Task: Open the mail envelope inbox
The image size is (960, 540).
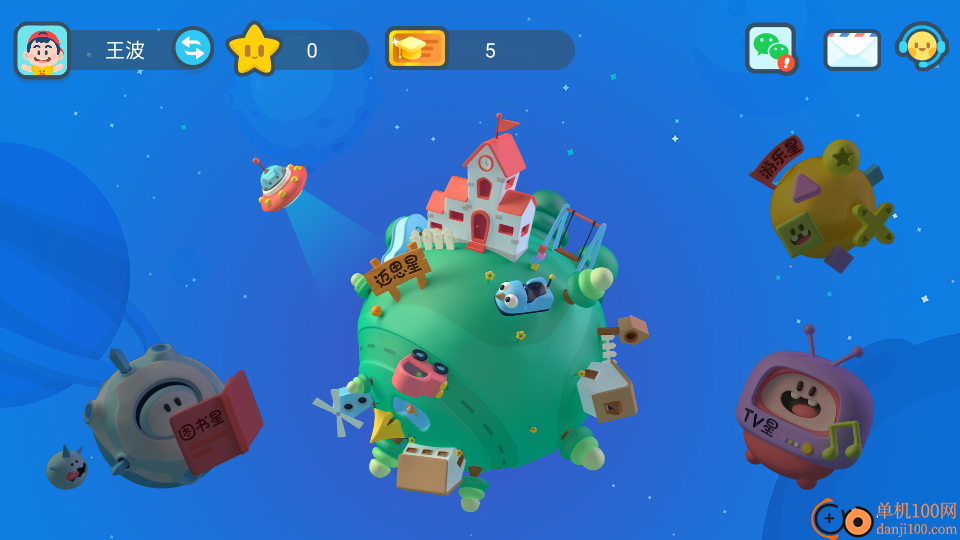Action: [852, 49]
